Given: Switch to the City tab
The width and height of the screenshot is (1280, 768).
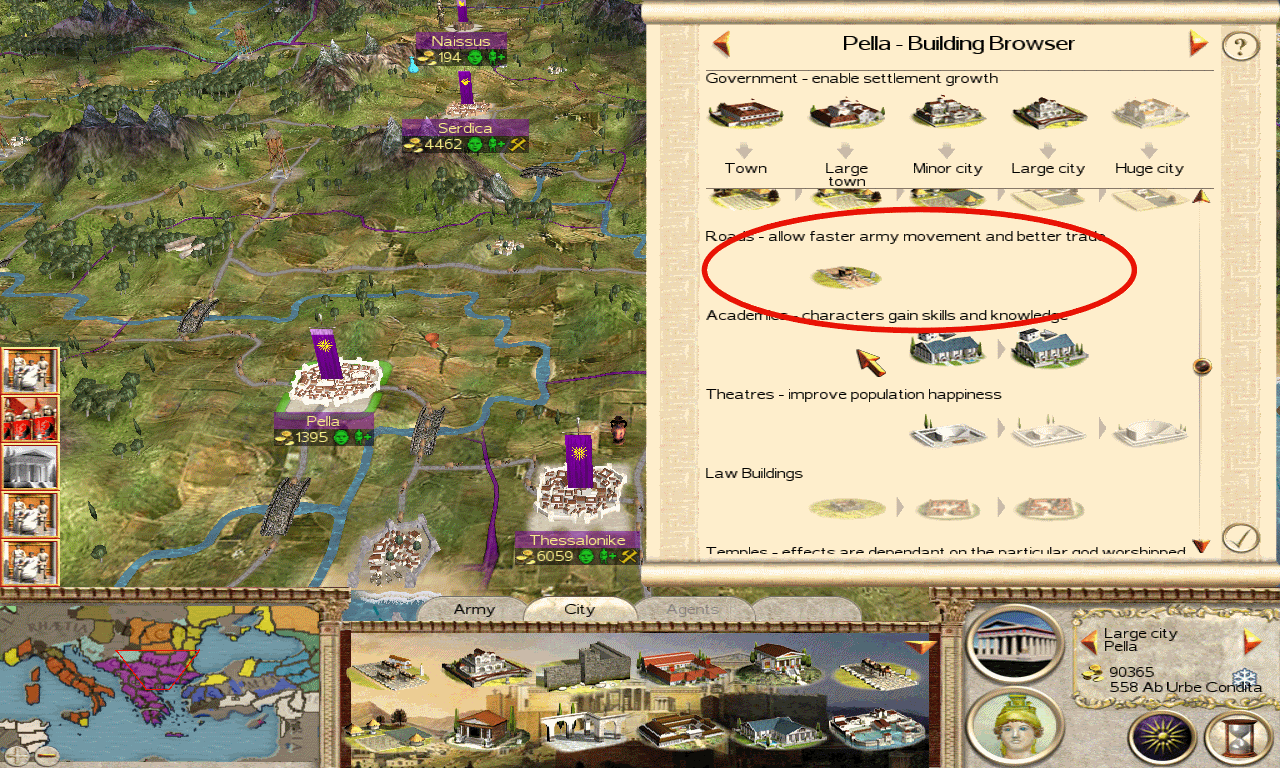Looking at the screenshot, I should pos(579,609).
